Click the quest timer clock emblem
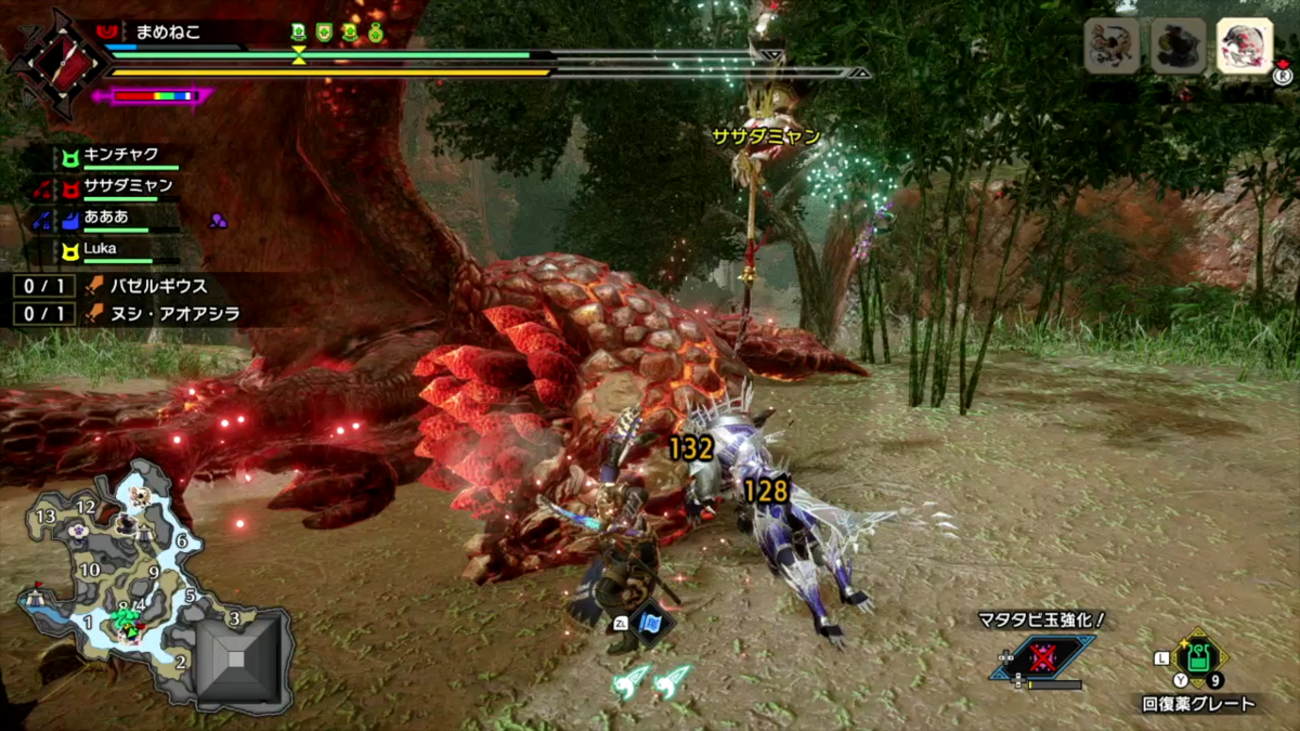1300x731 pixels. (58, 62)
